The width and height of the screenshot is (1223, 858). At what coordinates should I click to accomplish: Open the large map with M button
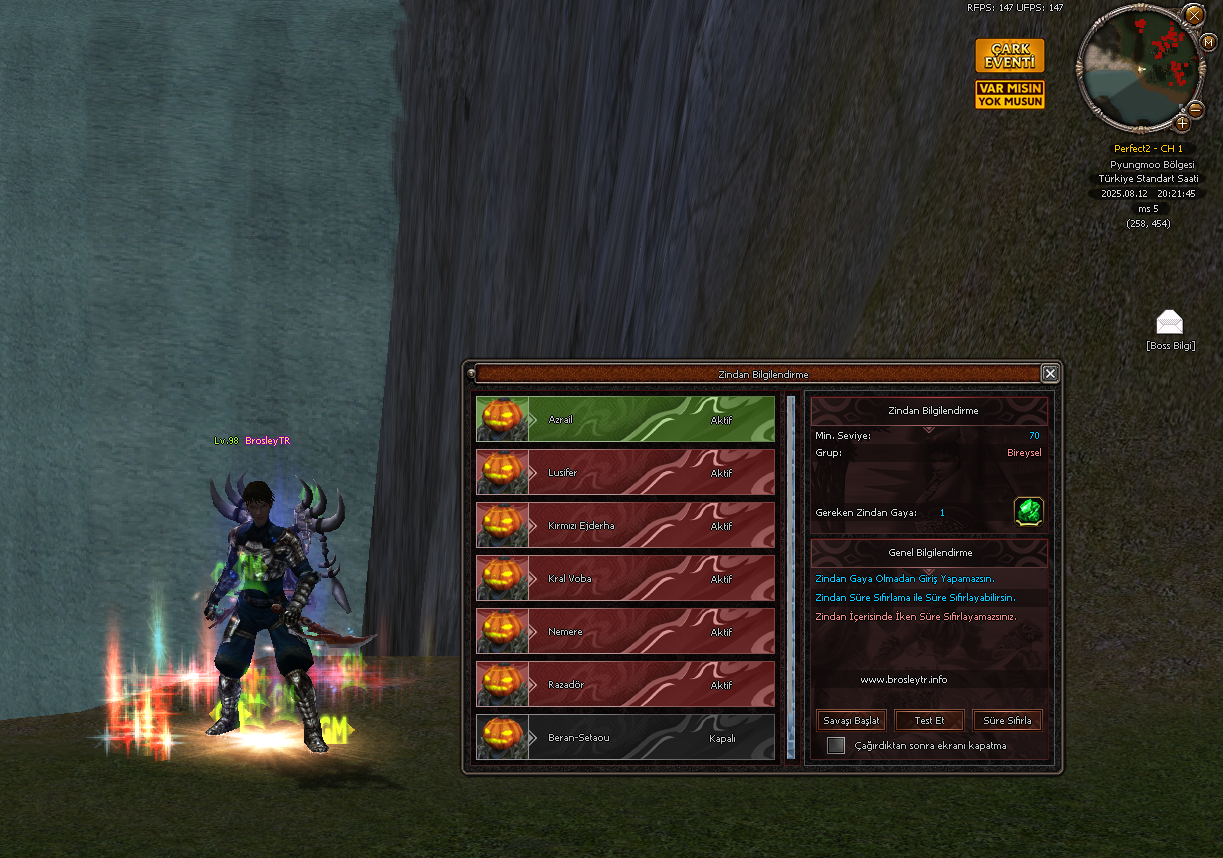pyautogui.click(x=1208, y=42)
